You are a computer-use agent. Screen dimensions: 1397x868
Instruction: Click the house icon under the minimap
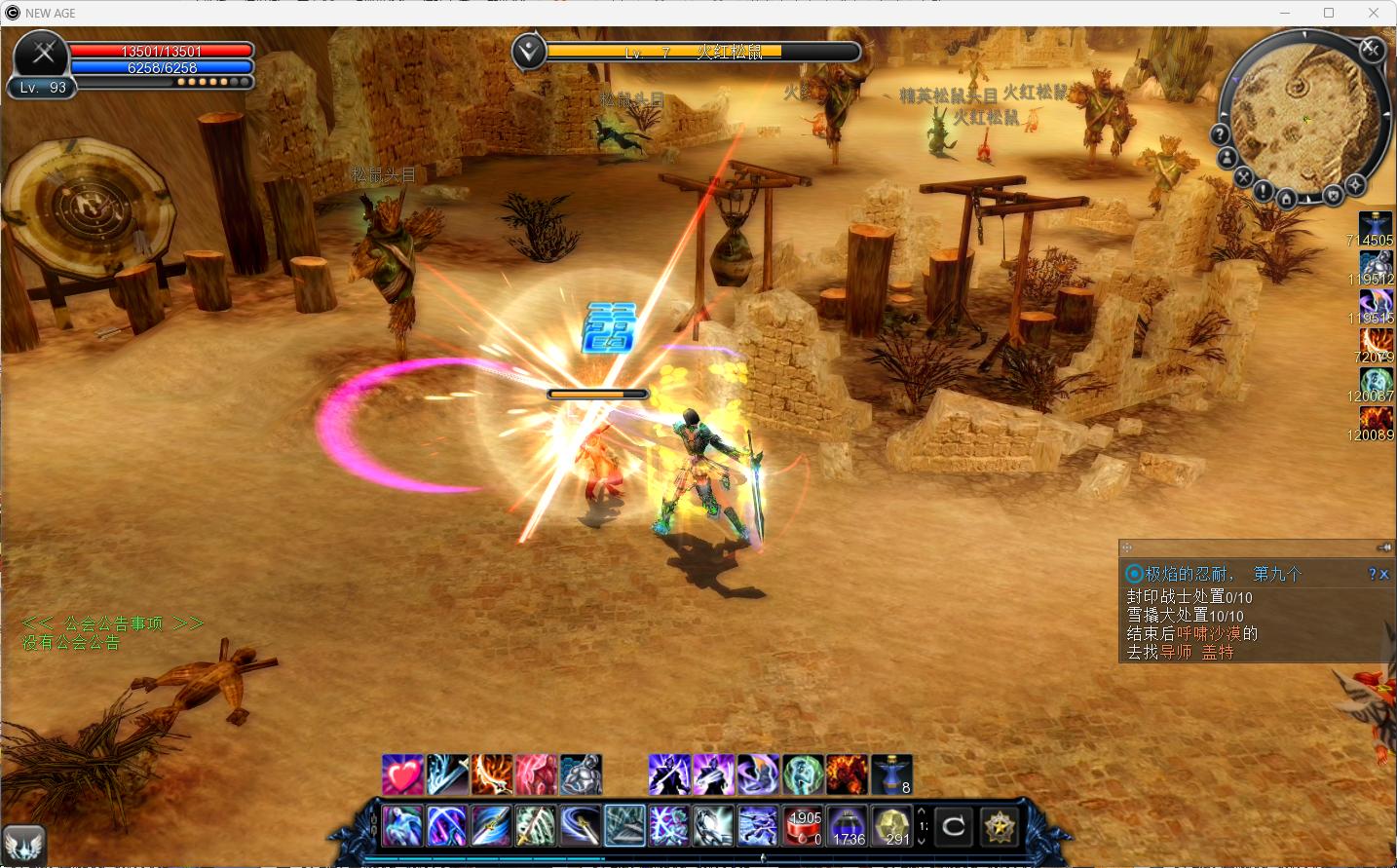[1286, 200]
